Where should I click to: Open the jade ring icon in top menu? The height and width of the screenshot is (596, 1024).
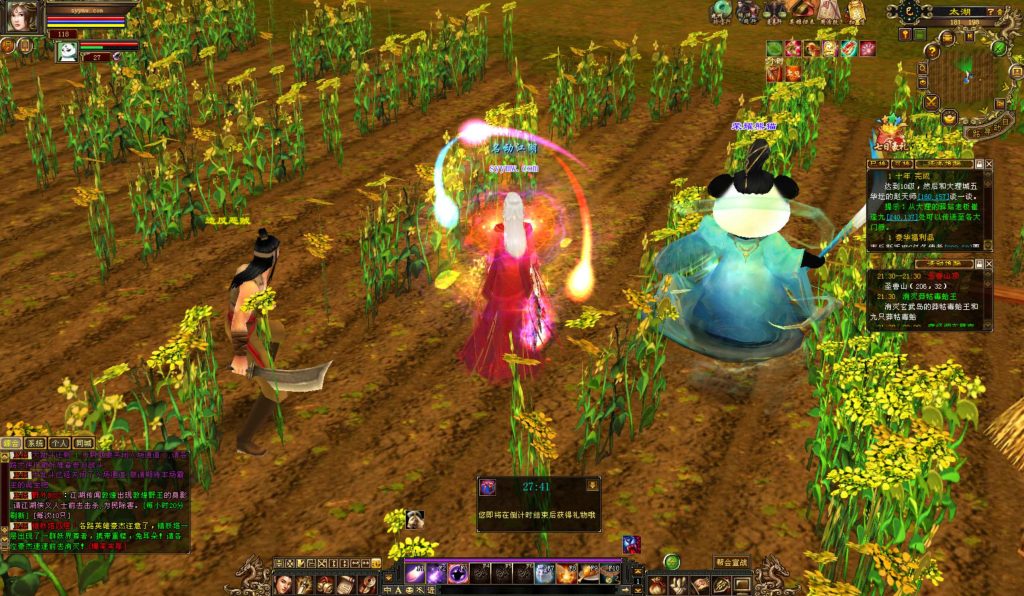pos(720,11)
